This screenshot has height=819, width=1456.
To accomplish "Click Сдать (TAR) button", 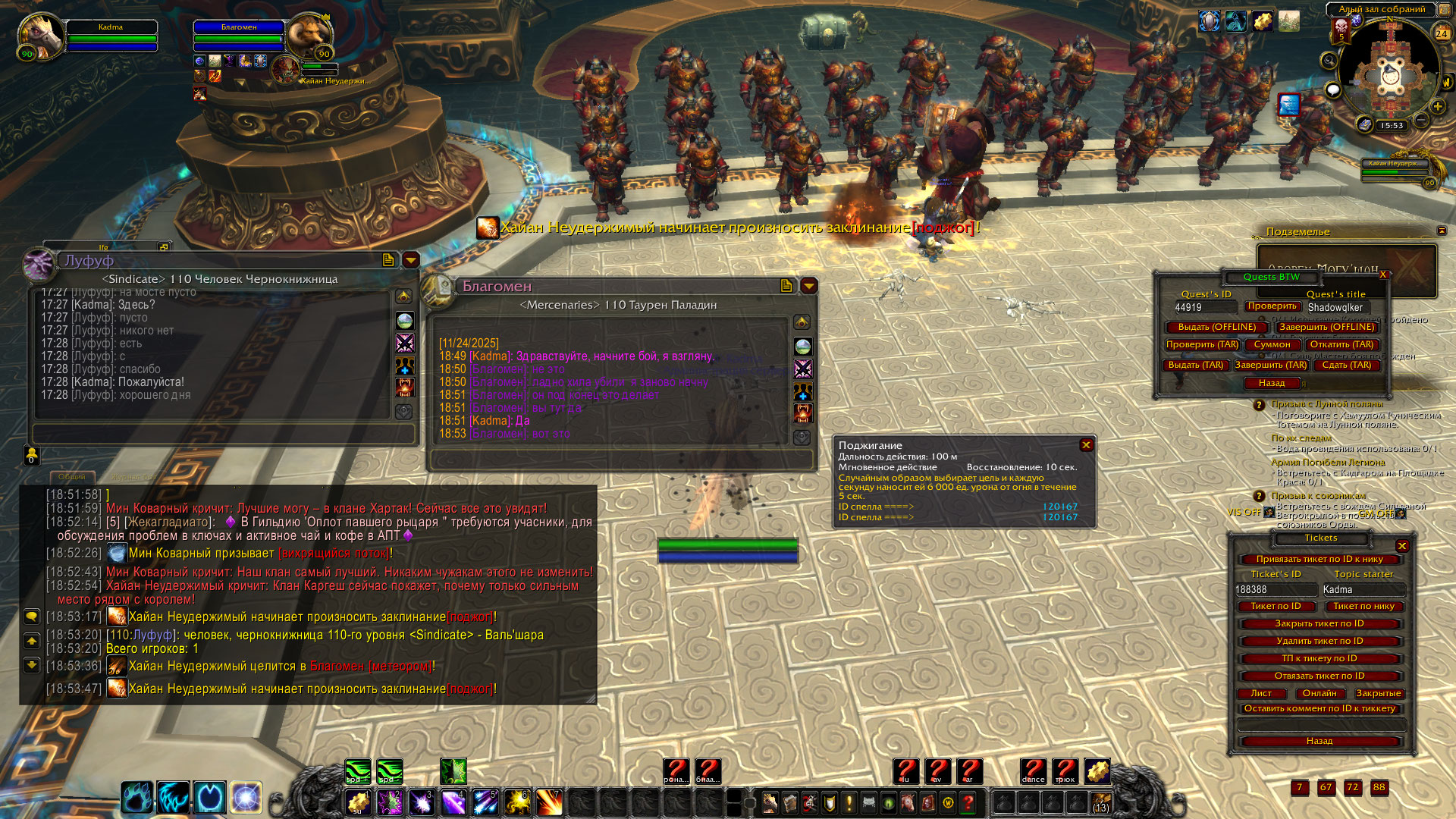I will click(x=1347, y=365).
